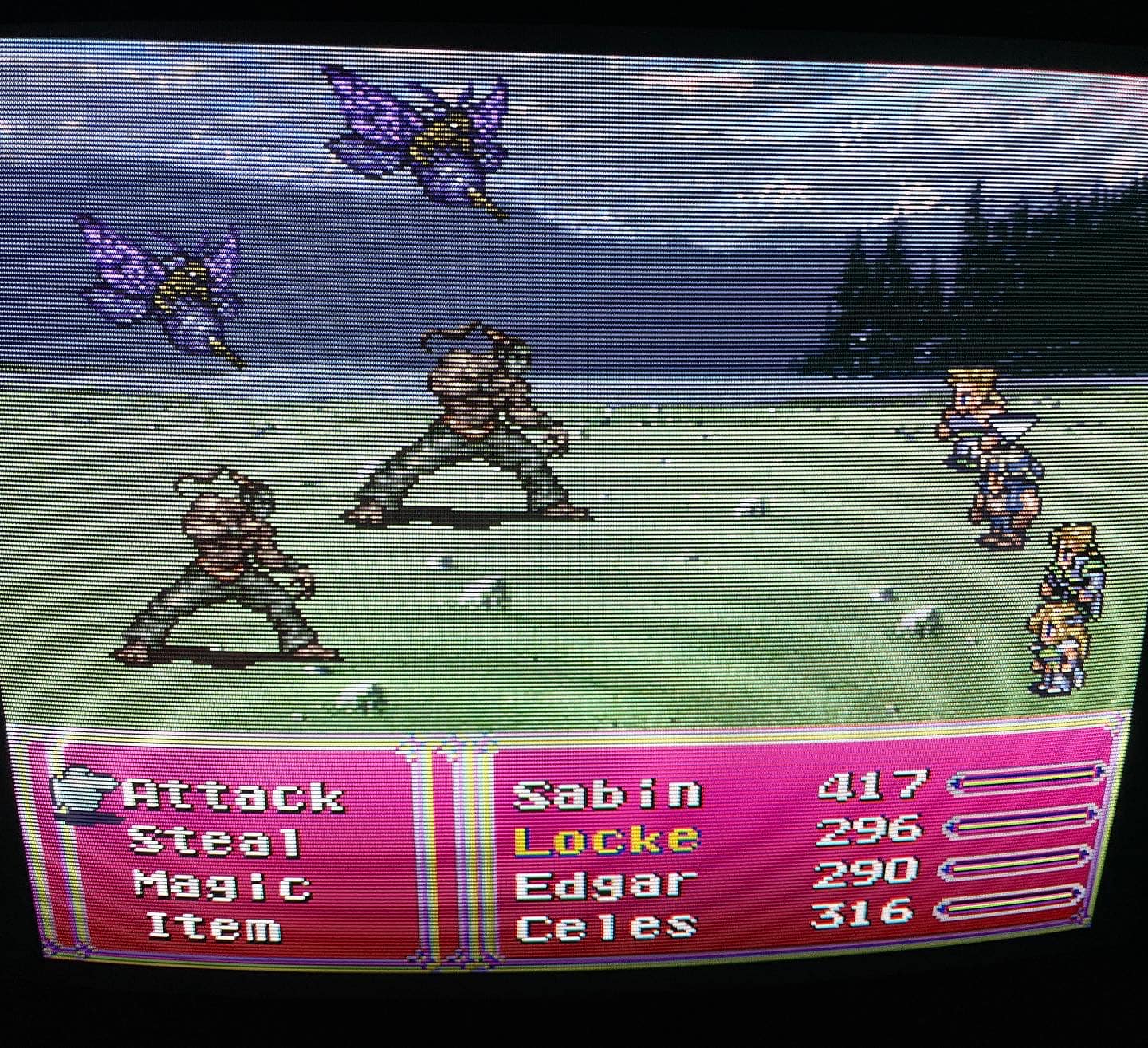Select Sabin in the party list

point(607,794)
